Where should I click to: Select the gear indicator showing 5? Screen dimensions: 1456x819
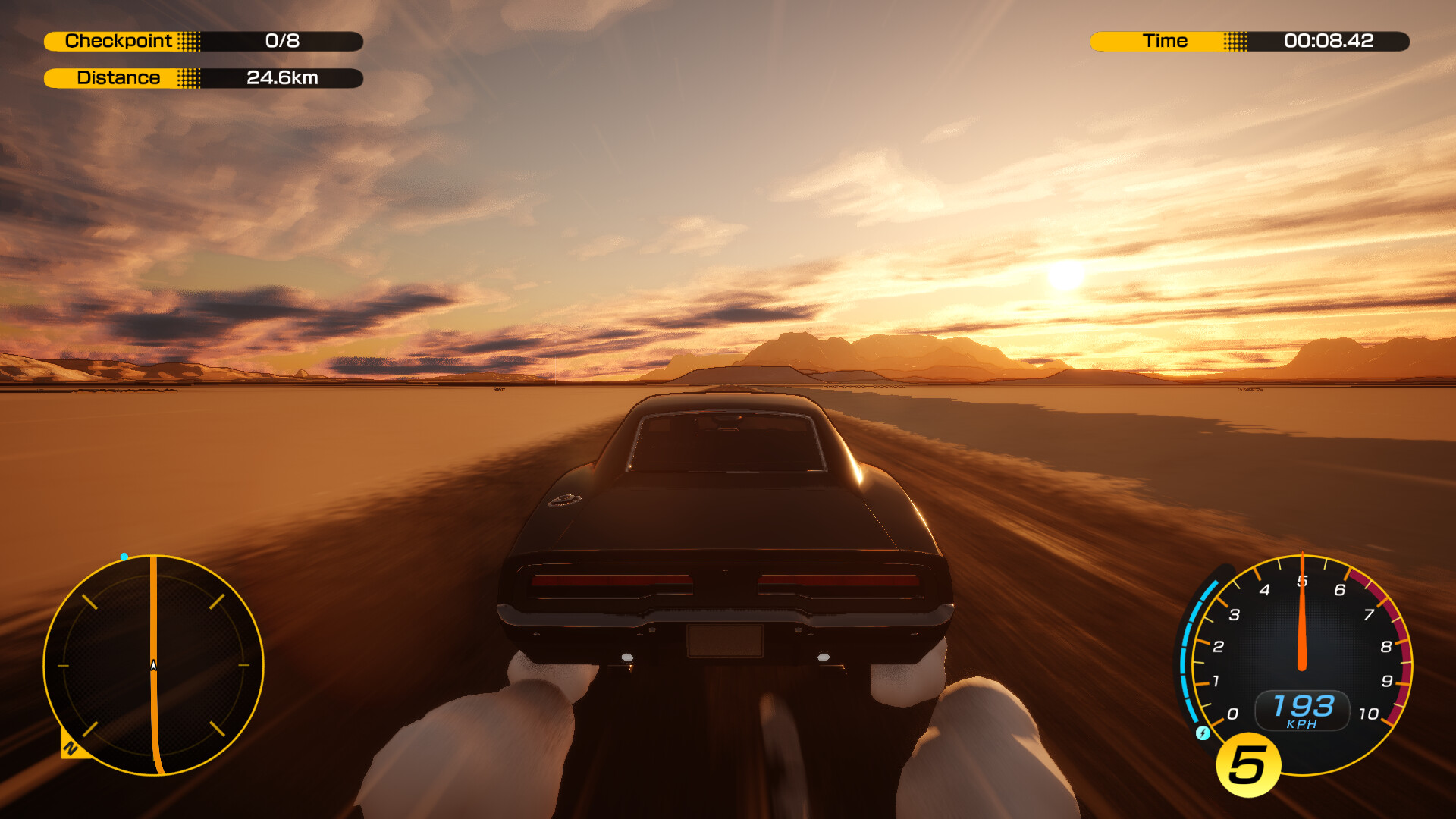pyautogui.click(x=1246, y=761)
